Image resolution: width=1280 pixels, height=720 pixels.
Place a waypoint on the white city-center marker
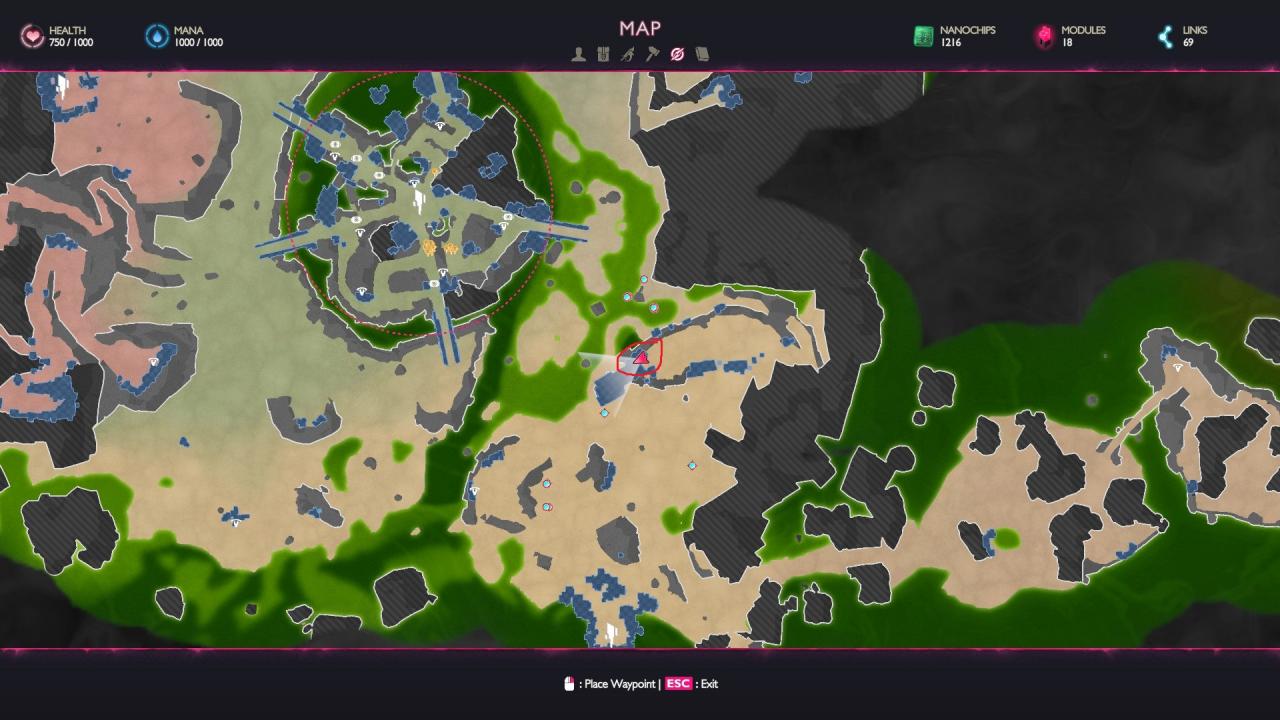click(420, 203)
